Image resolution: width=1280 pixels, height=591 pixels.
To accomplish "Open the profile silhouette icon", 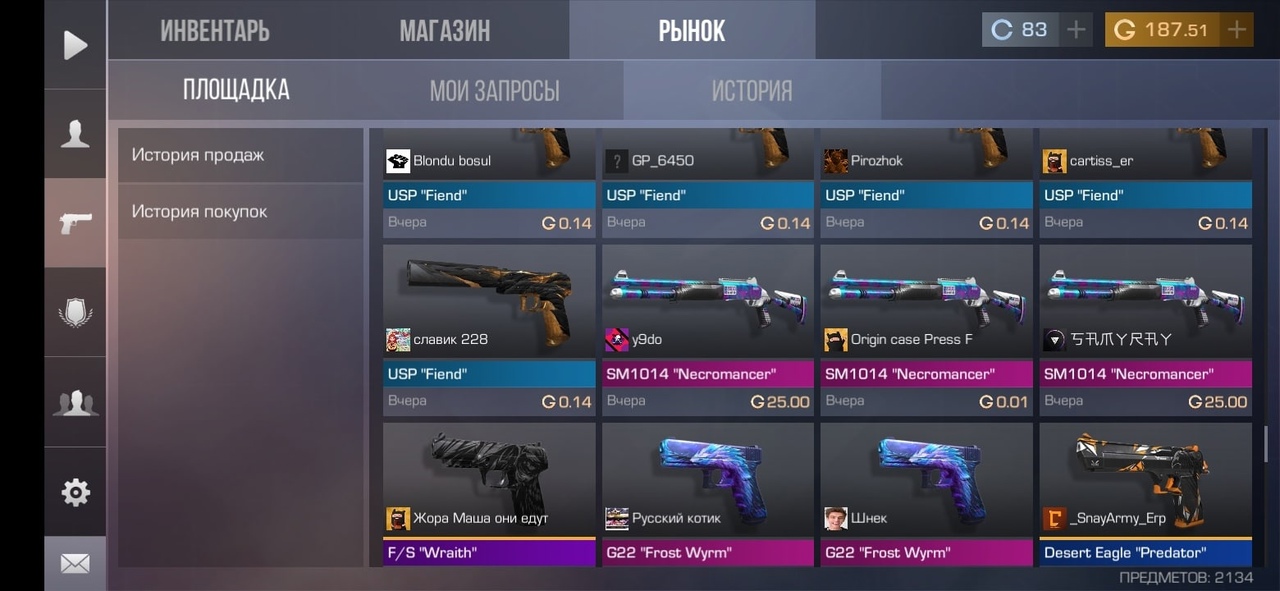I will click(75, 134).
